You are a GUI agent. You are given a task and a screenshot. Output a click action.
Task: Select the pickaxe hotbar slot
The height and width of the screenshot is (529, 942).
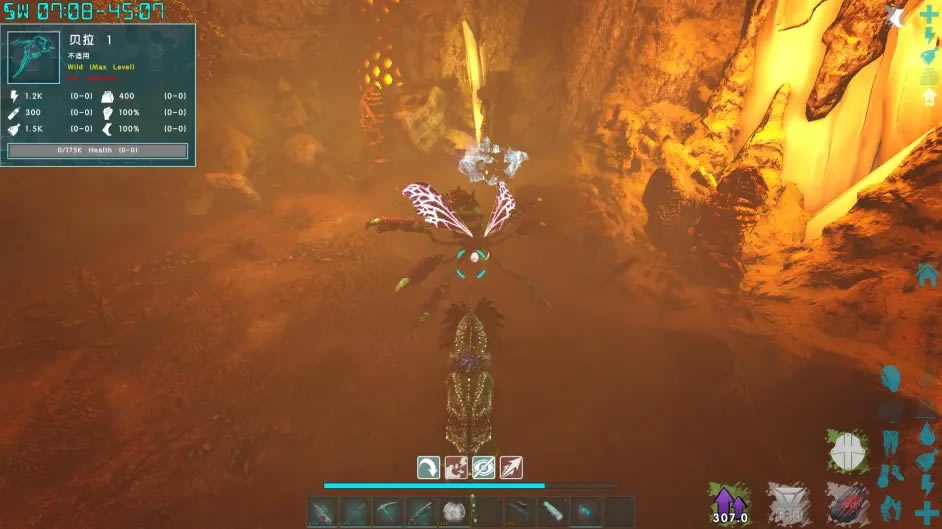click(388, 512)
